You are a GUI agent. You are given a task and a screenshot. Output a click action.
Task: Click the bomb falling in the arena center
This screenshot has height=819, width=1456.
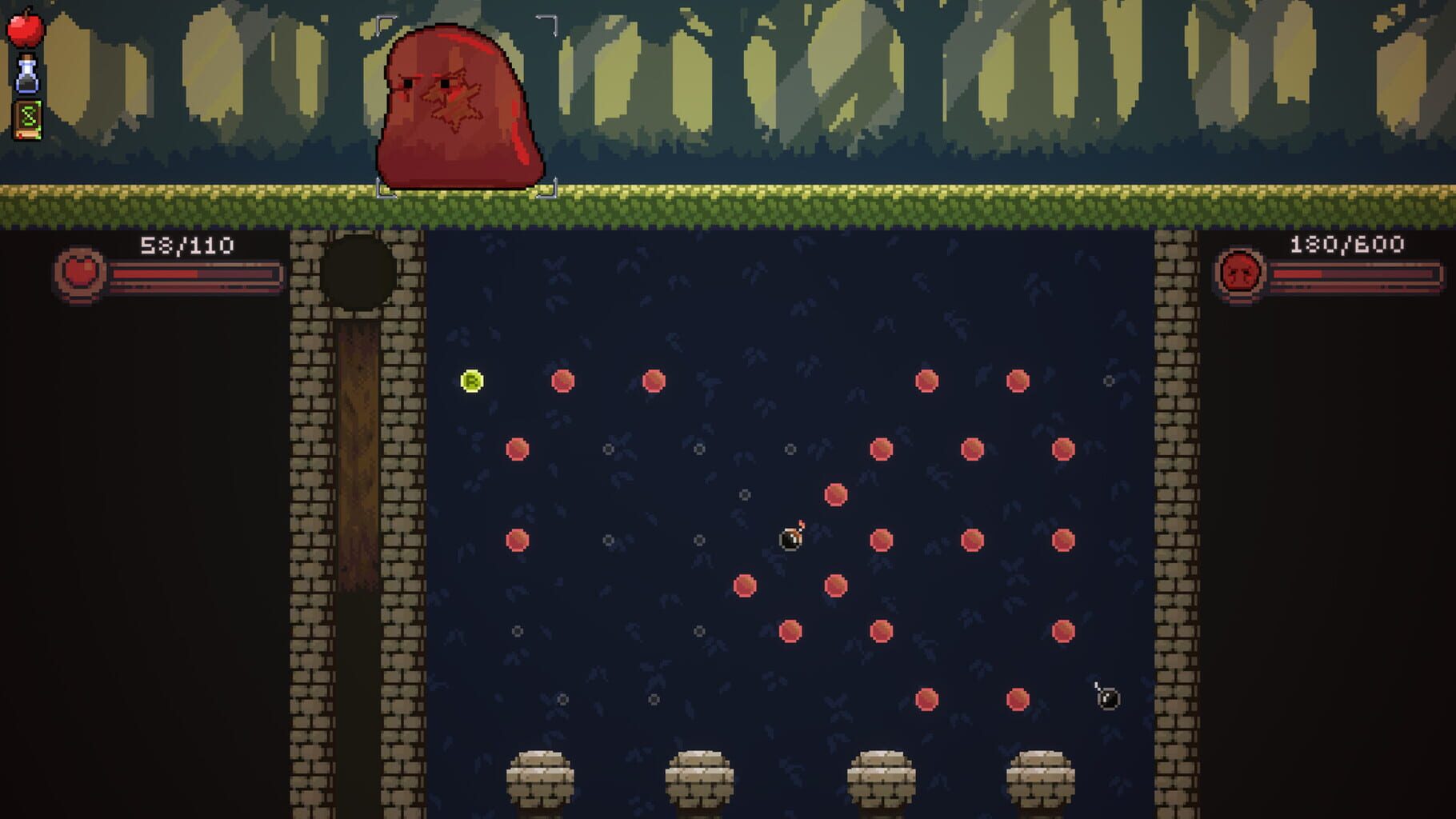point(790,540)
